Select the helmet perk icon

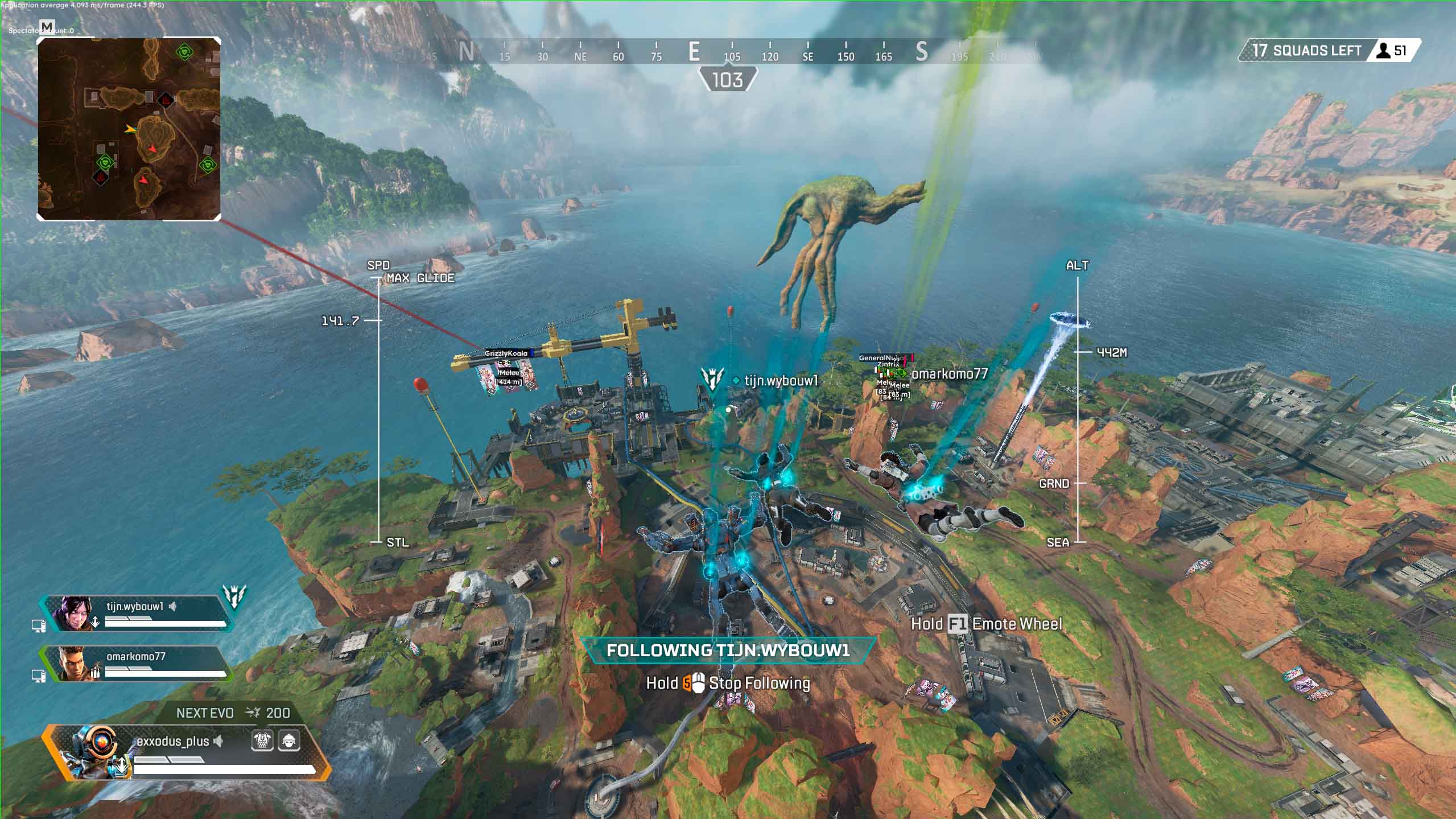tap(288, 741)
